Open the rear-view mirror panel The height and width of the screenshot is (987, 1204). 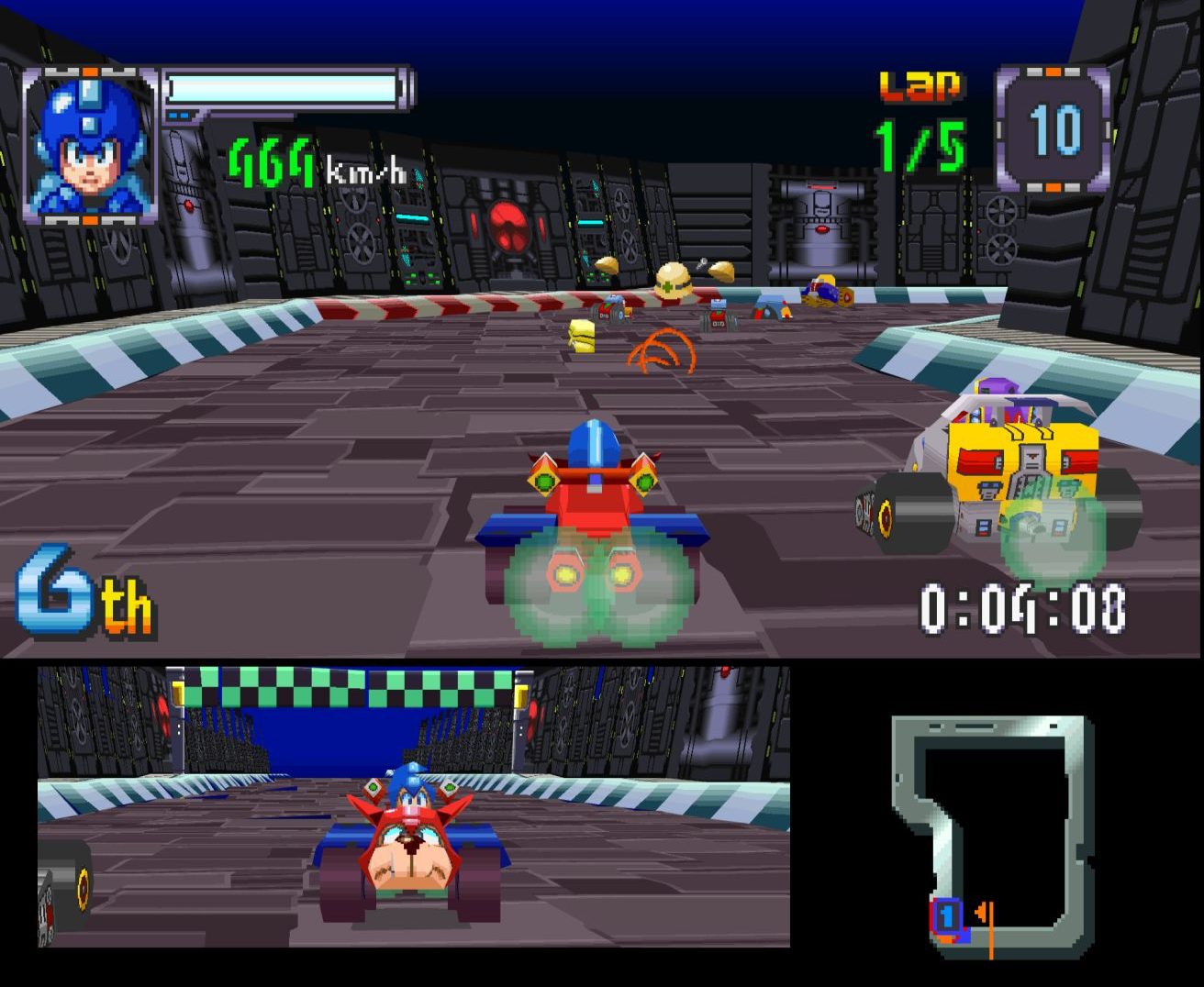413,807
